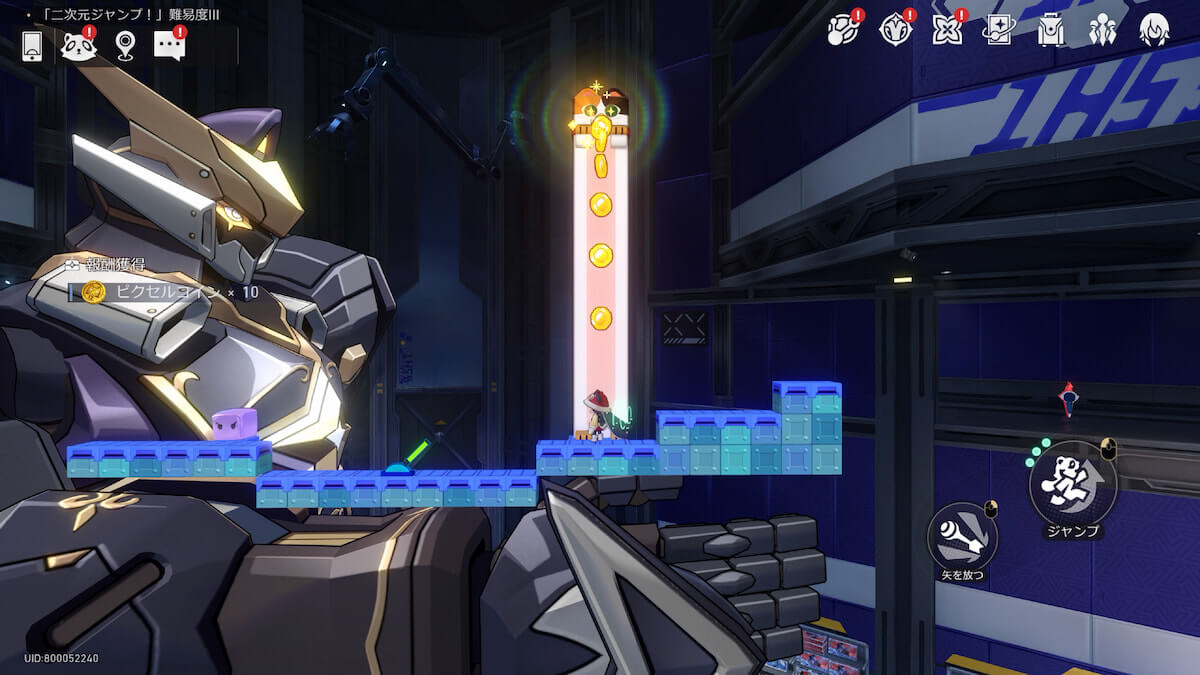This screenshot has height=675, width=1200.
Task: Open the three-figure team icon
Action: tap(1103, 31)
